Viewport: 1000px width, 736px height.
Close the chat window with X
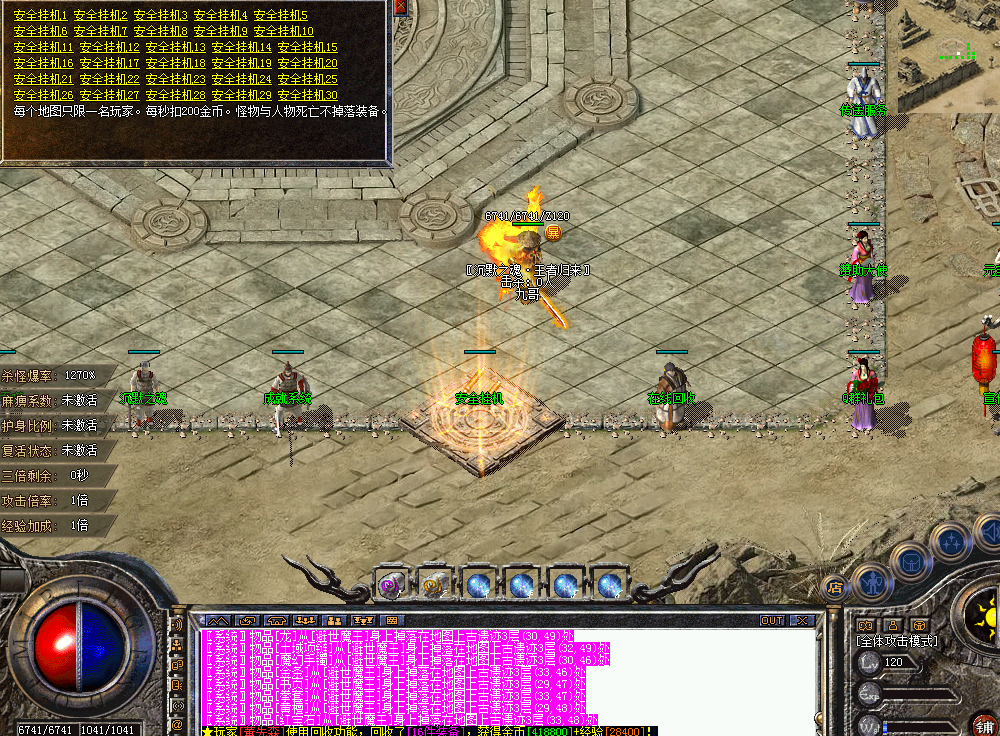point(801,621)
